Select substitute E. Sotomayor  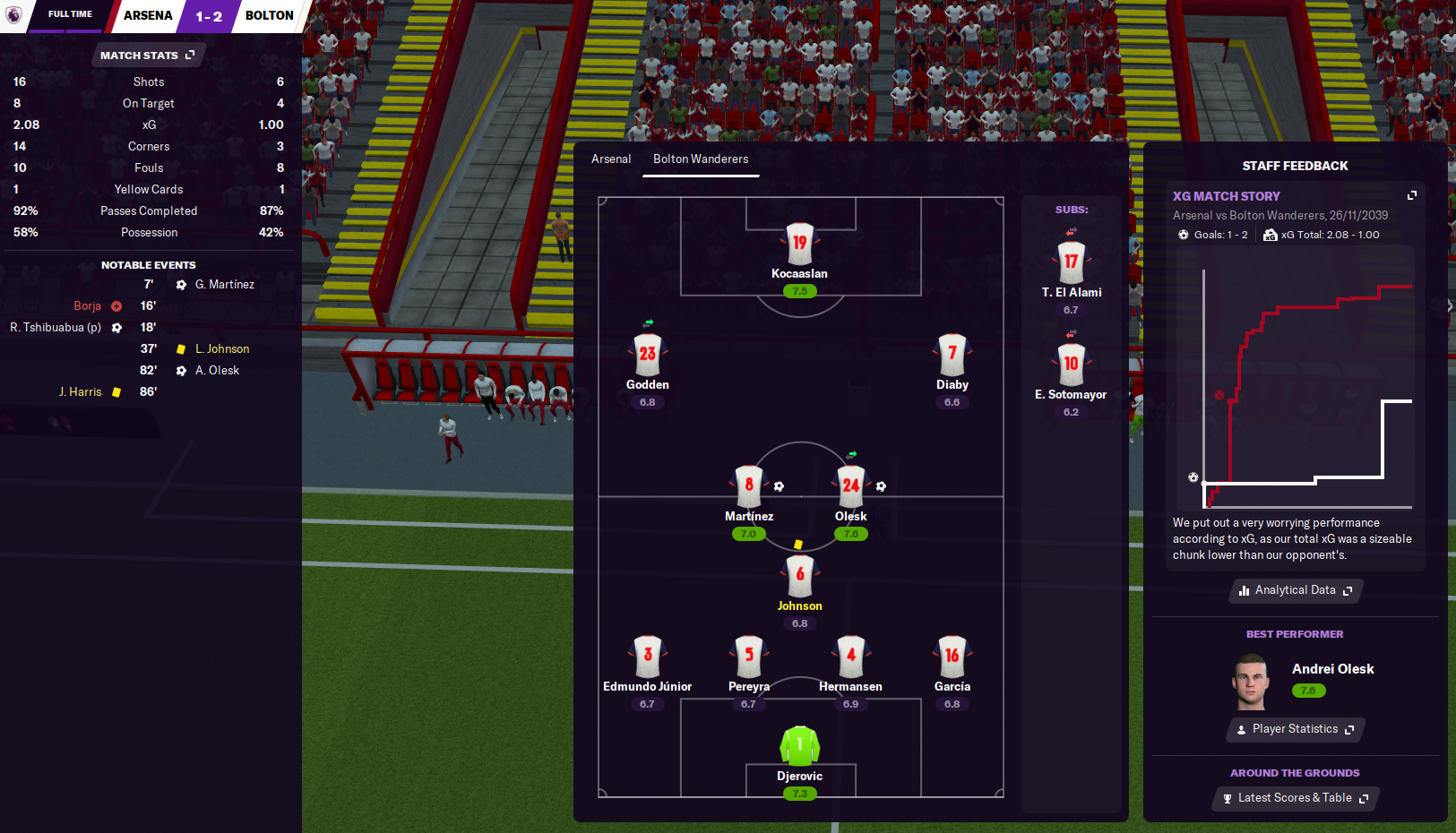coord(1071,365)
